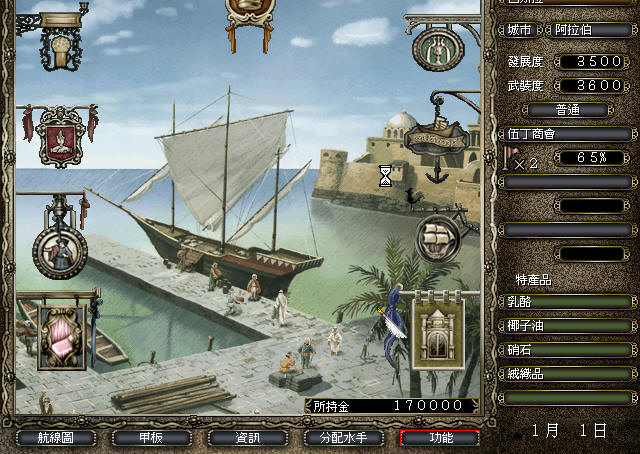Image resolution: width=640 pixels, height=454 pixels.
Task: Open the 資訊 information menu
Action: (246, 438)
